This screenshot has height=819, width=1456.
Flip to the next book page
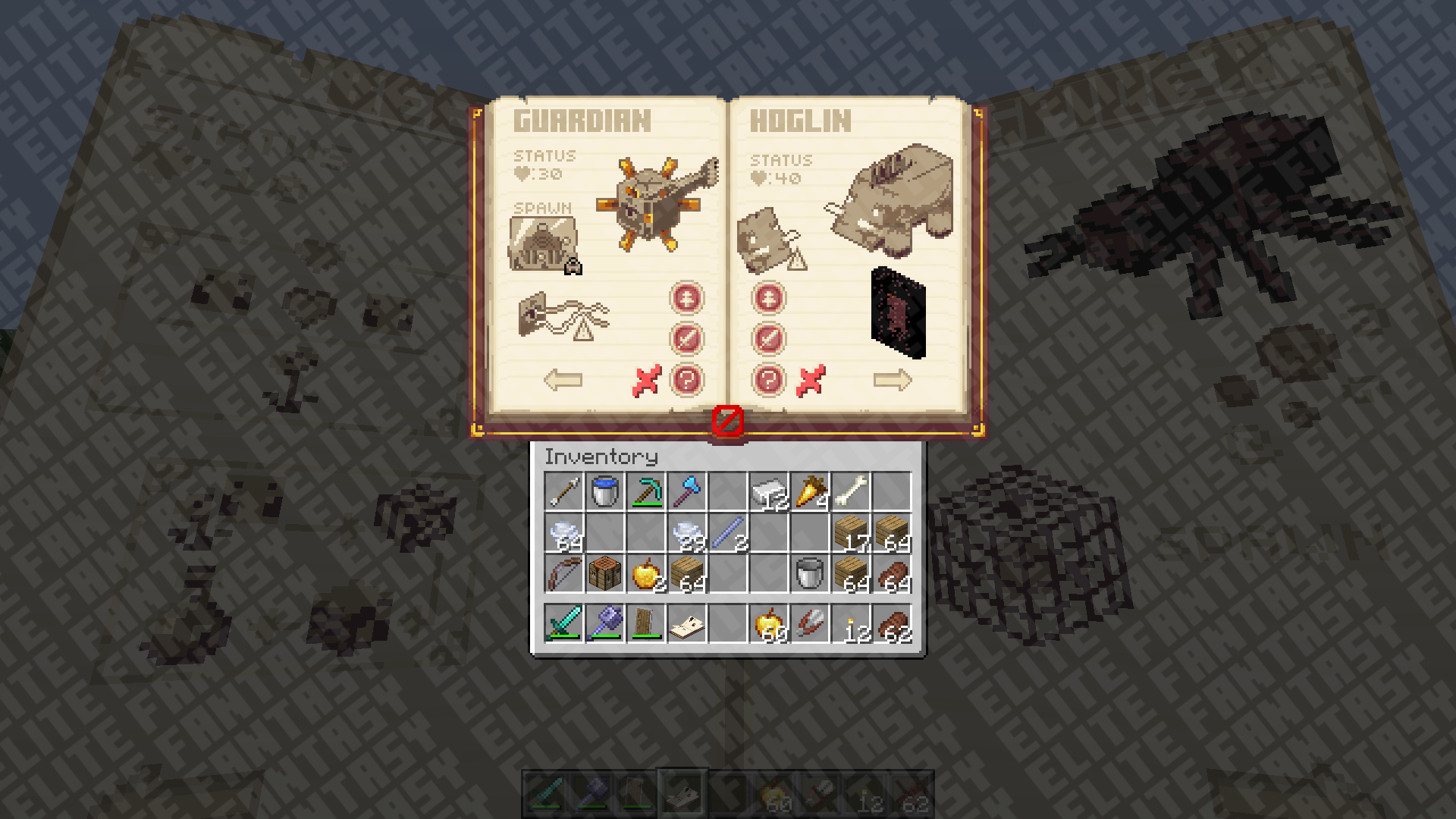[x=892, y=380]
